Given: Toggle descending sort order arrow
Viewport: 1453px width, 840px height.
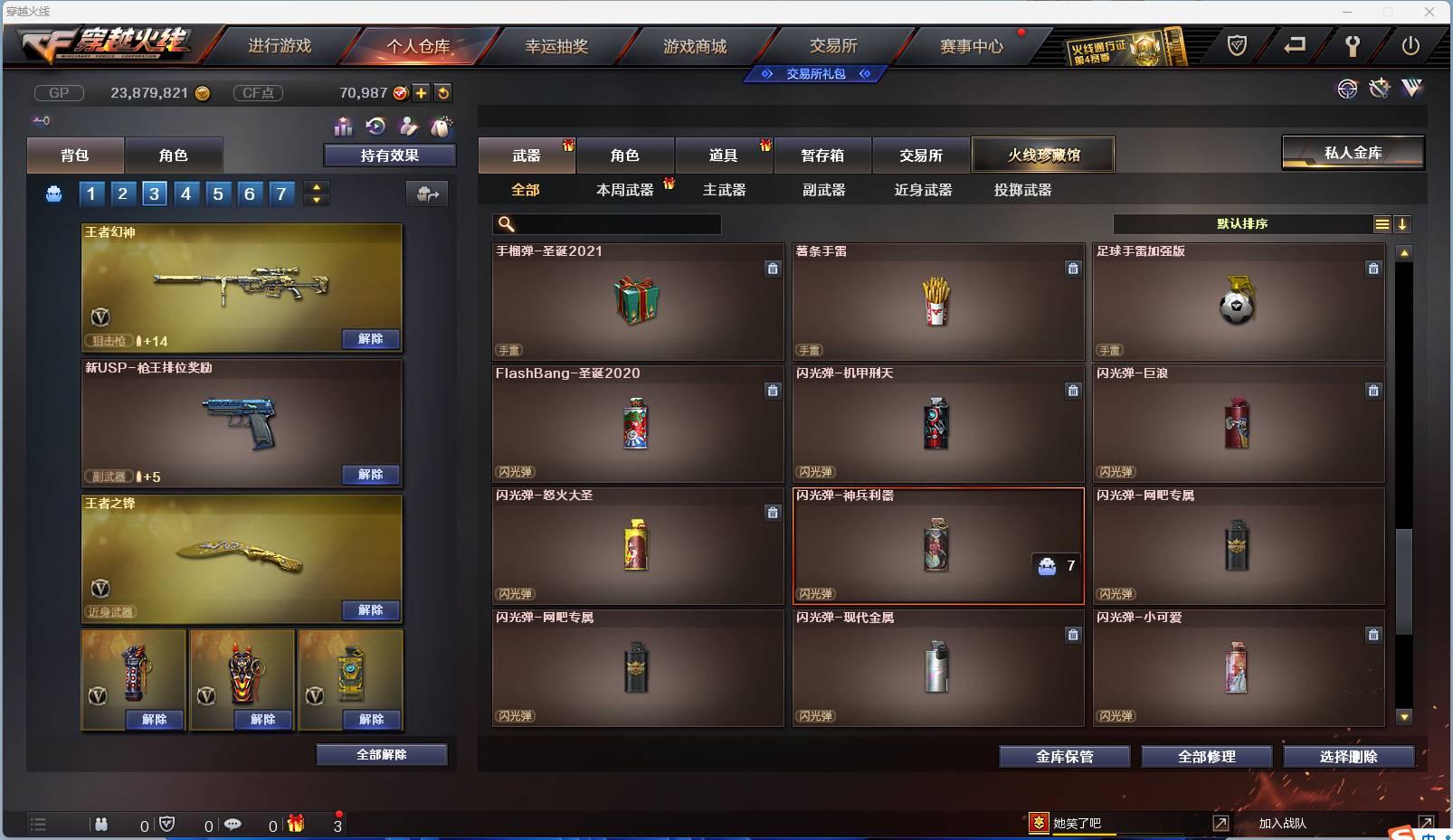Looking at the screenshot, I should [1402, 223].
